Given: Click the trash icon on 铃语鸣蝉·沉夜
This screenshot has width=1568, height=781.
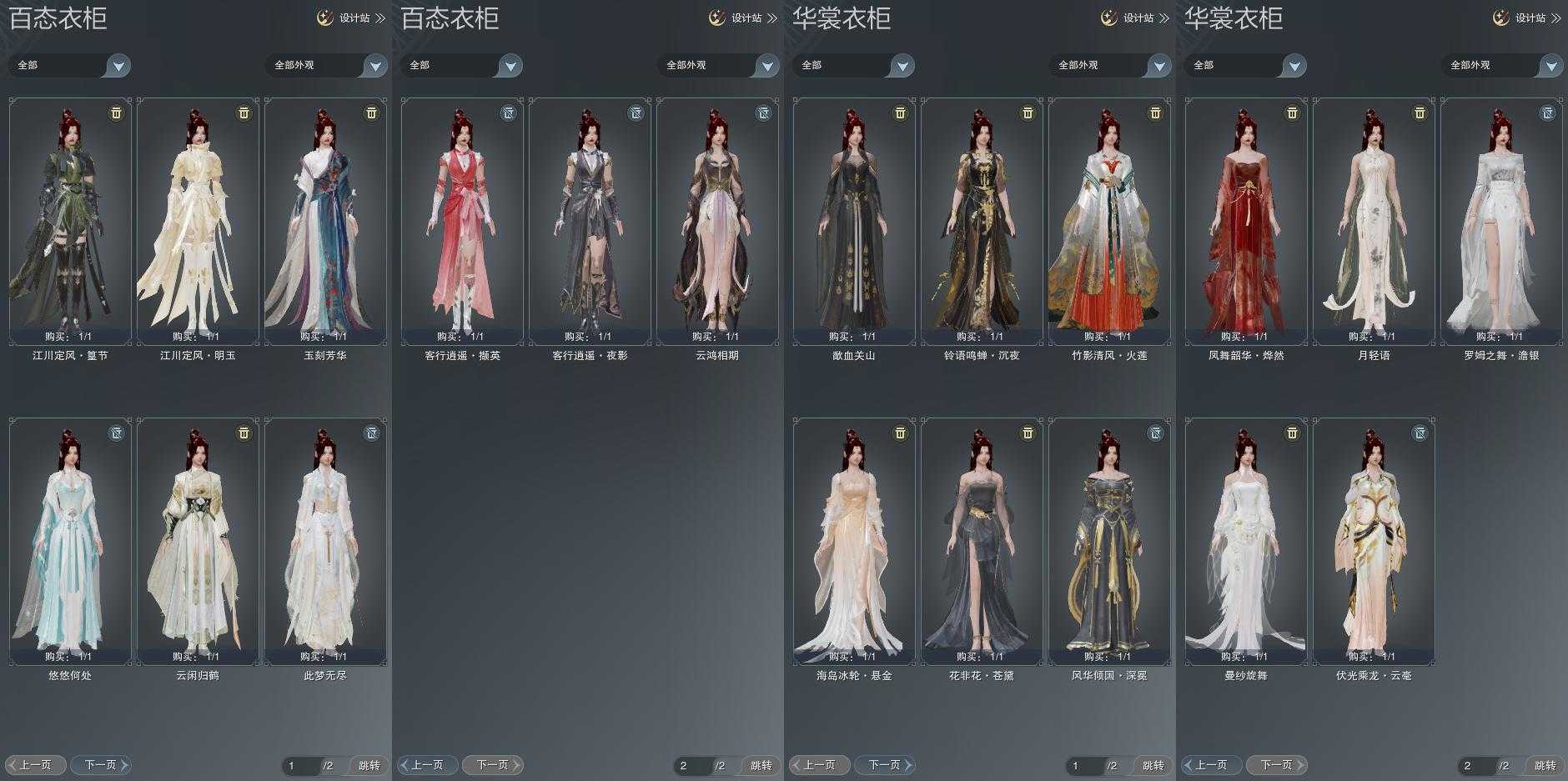Looking at the screenshot, I should (1028, 113).
